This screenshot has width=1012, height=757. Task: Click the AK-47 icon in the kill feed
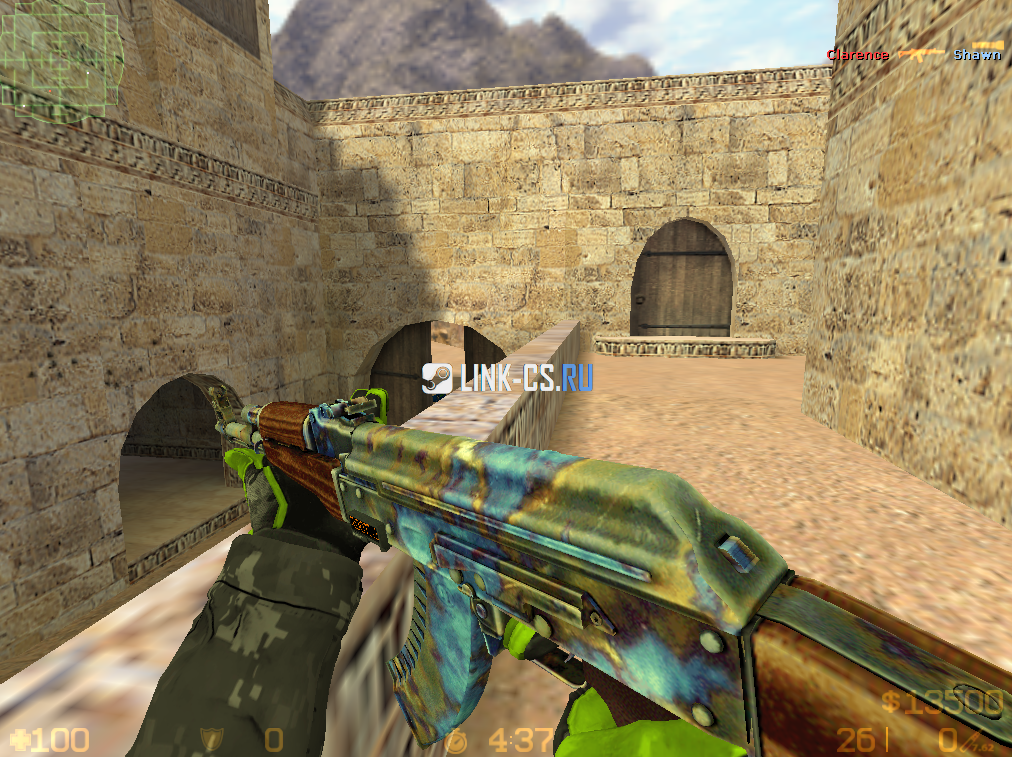tap(921, 55)
